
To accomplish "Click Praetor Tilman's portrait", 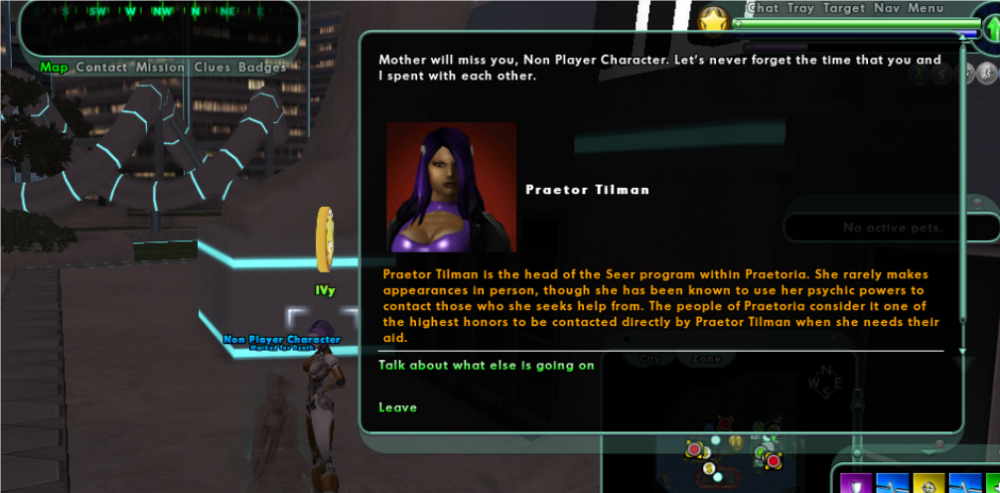I will (451, 187).
